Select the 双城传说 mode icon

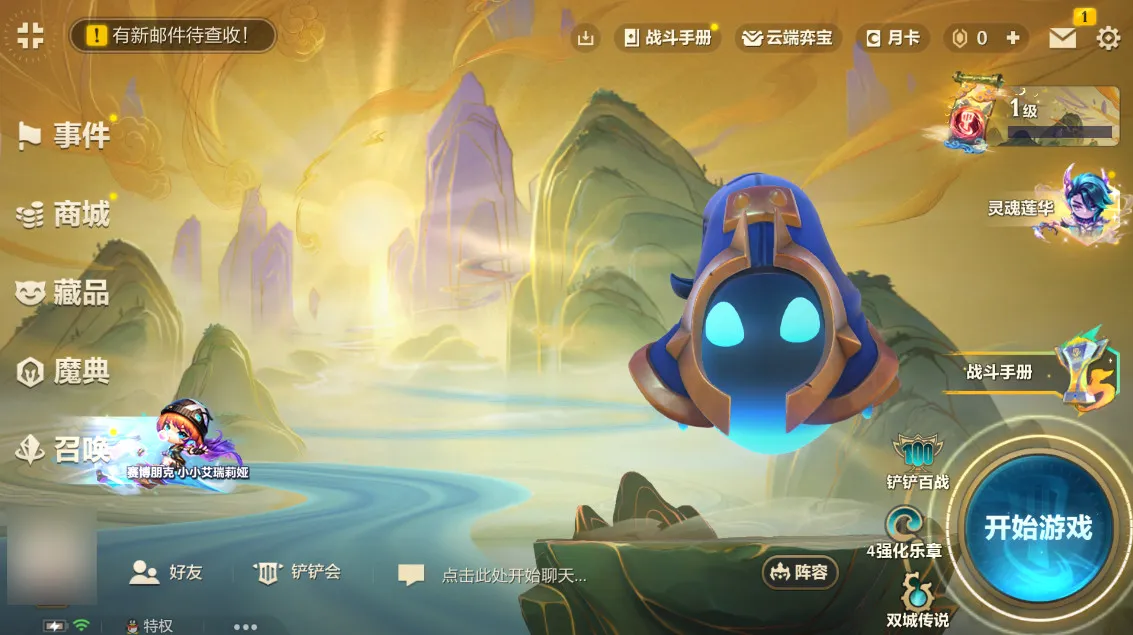click(x=916, y=600)
